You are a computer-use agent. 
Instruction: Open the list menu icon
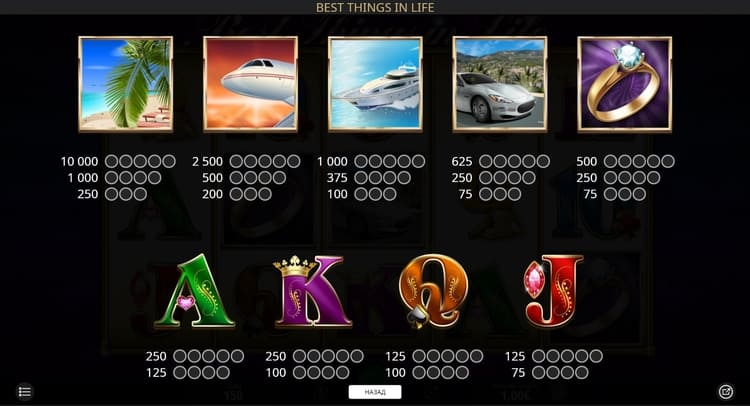point(25,391)
